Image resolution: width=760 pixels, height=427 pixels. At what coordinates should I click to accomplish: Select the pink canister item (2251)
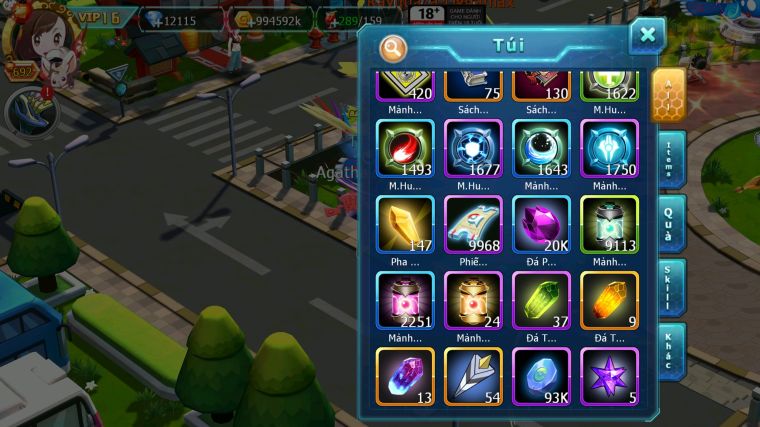tap(405, 300)
